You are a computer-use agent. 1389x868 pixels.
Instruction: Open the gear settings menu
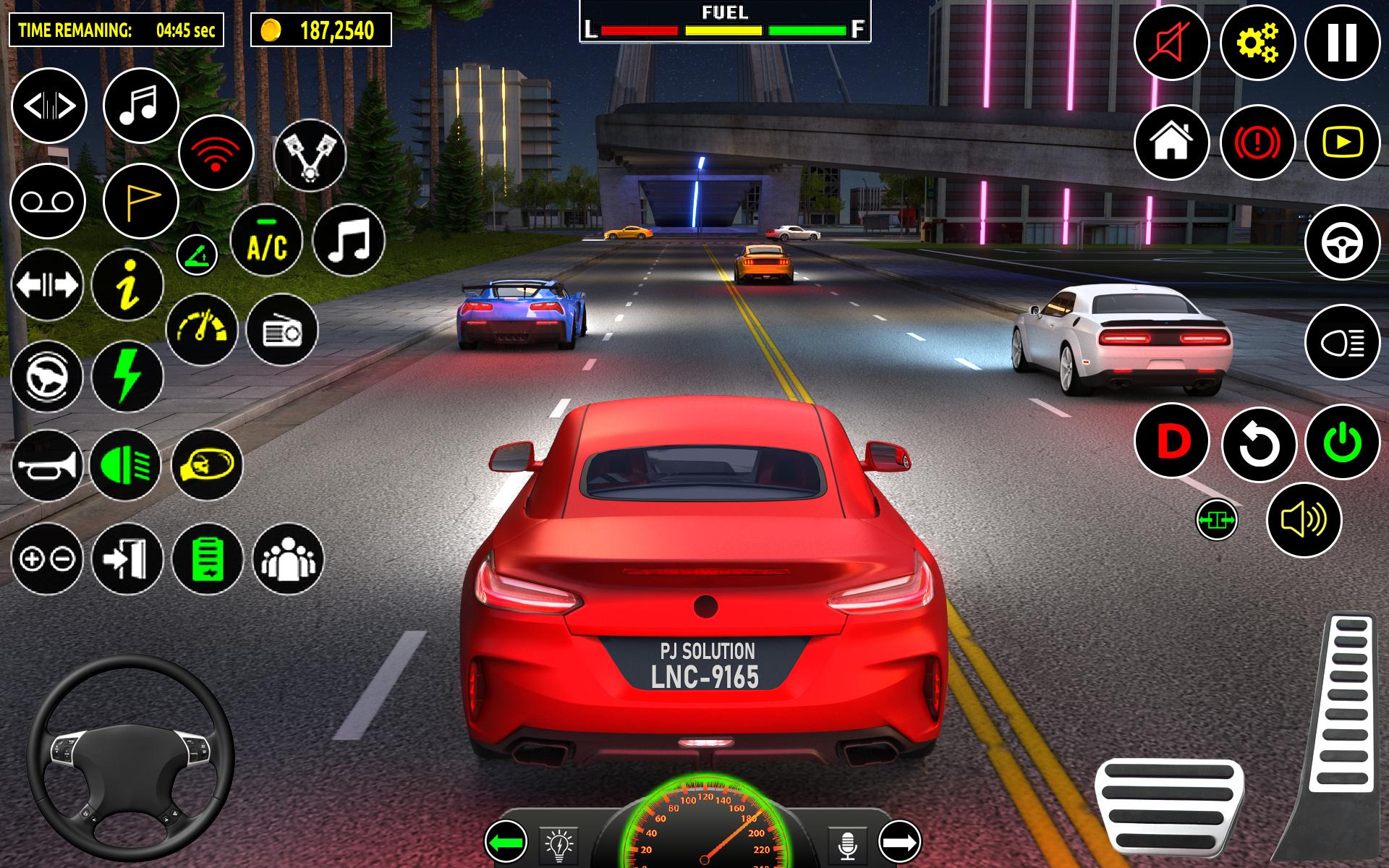click(1257, 43)
